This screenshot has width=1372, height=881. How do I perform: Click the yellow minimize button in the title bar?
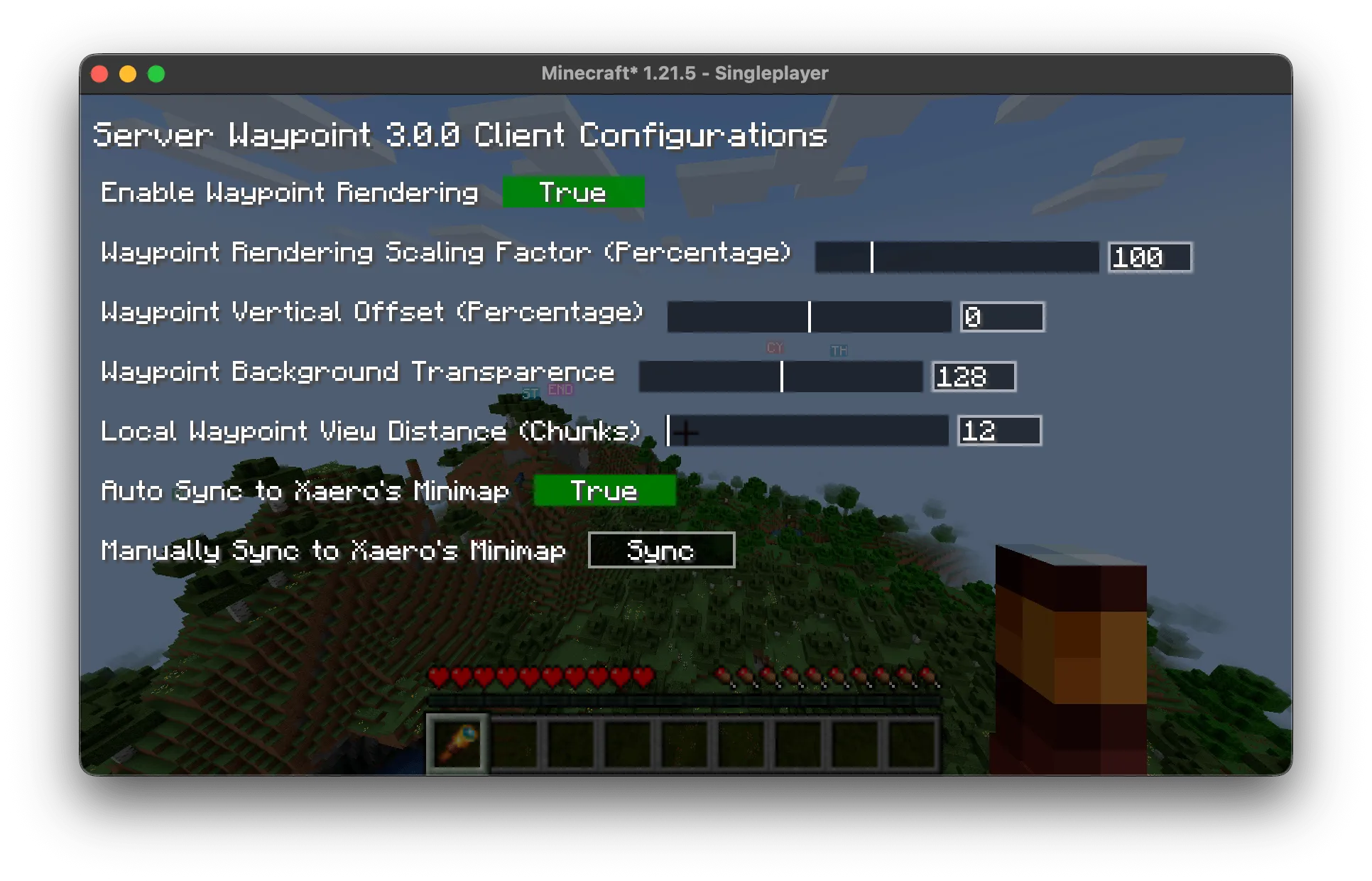pos(128,73)
